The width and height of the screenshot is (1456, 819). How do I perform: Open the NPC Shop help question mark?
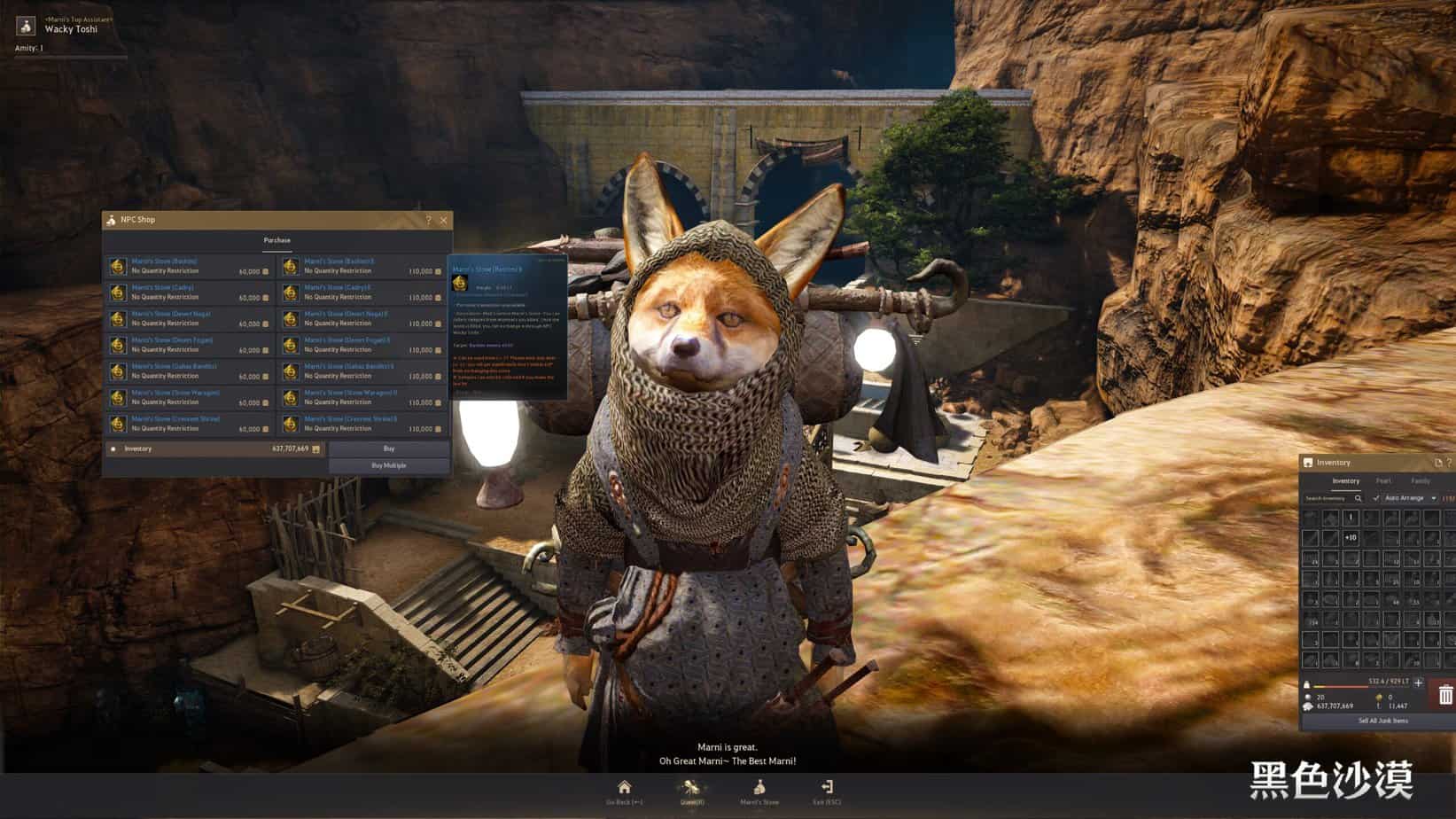click(x=429, y=220)
